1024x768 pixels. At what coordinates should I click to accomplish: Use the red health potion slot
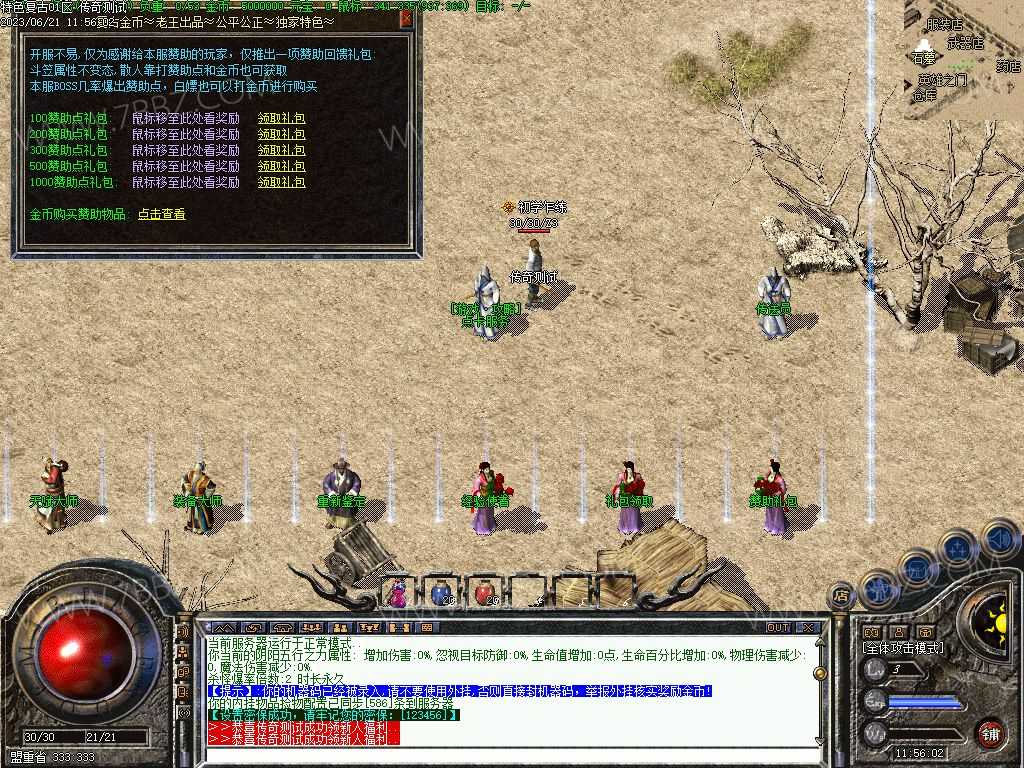pos(485,593)
